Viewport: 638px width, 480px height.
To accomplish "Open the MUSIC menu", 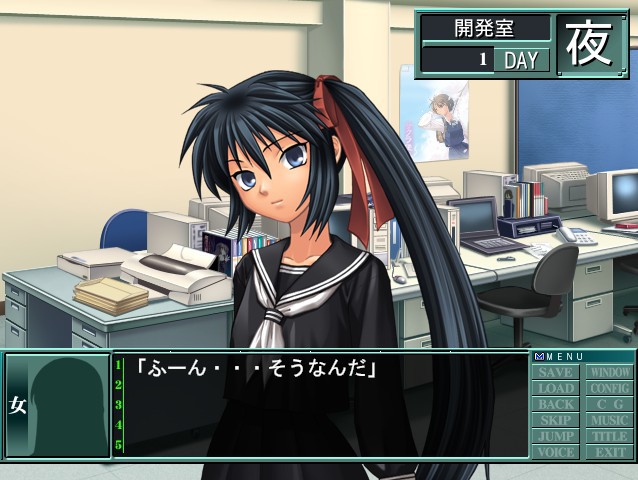I will tap(609, 421).
